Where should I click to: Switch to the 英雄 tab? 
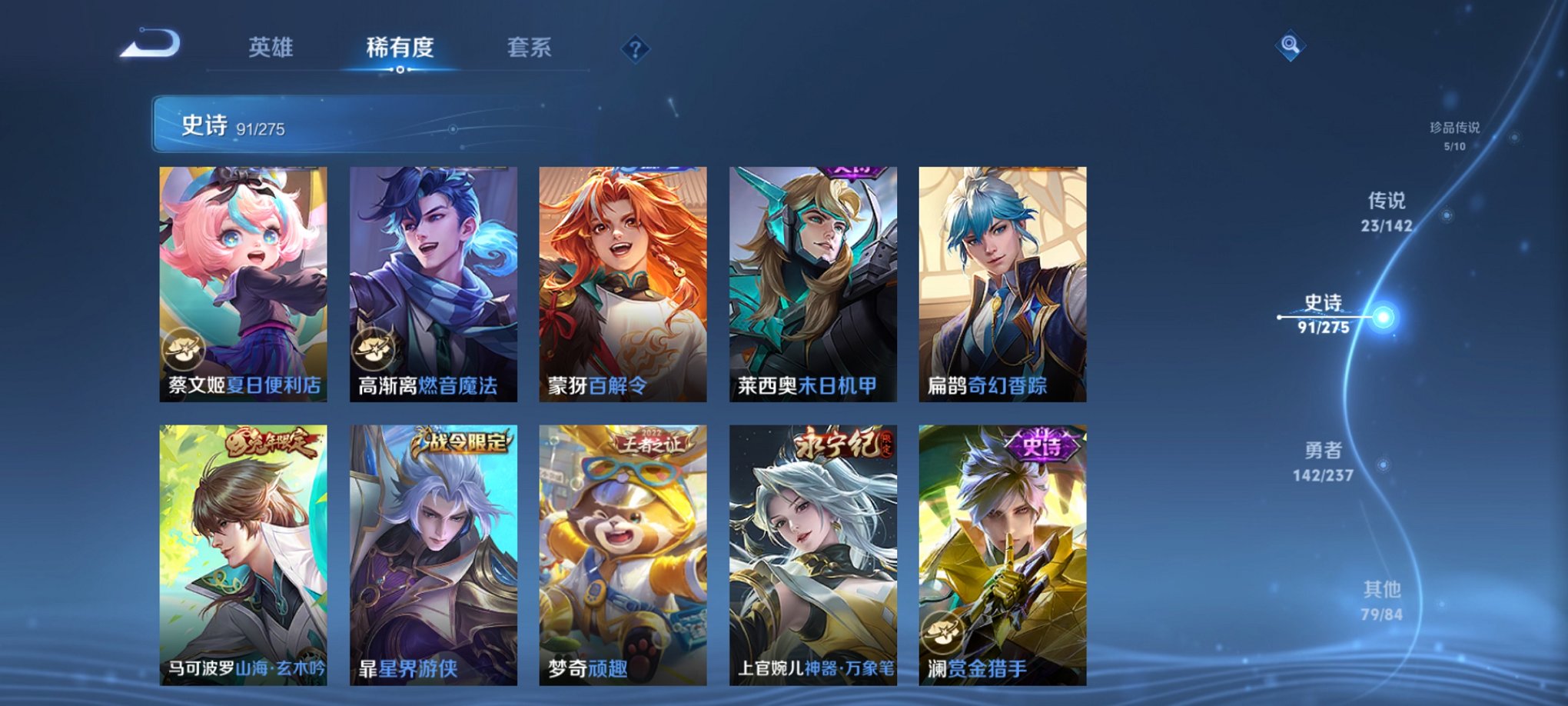(x=273, y=48)
